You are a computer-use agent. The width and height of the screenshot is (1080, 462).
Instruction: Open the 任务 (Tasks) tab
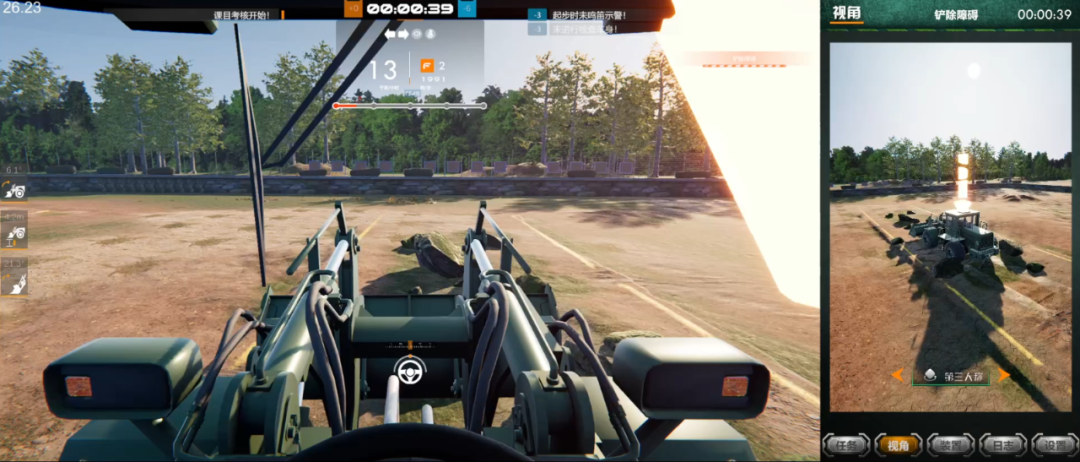(847, 444)
